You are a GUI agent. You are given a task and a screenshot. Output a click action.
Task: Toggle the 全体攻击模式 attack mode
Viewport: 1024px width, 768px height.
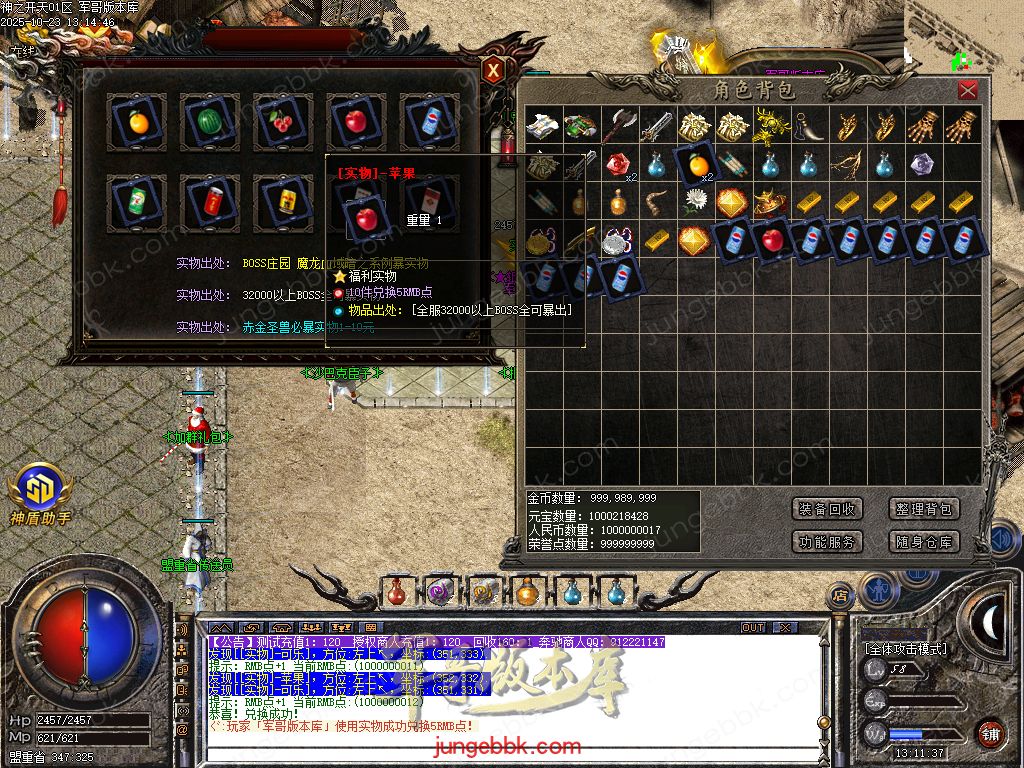pyautogui.click(x=905, y=648)
